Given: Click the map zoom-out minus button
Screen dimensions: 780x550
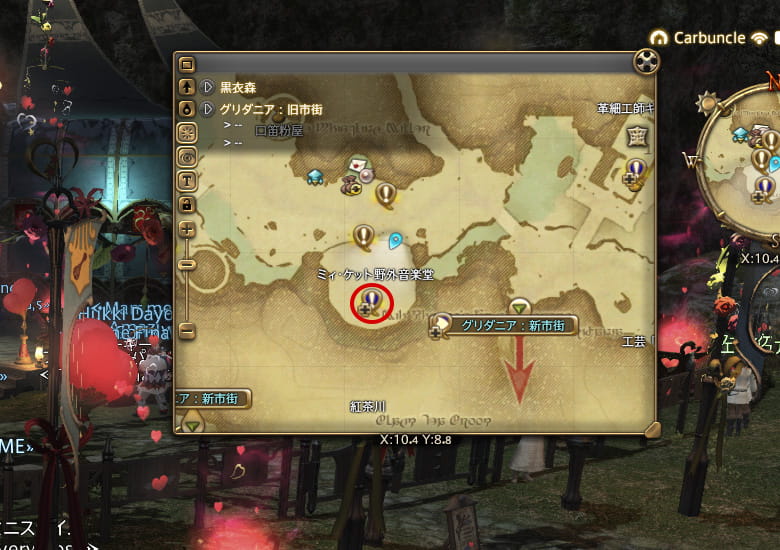Looking at the screenshot, I should coord(187,264).
